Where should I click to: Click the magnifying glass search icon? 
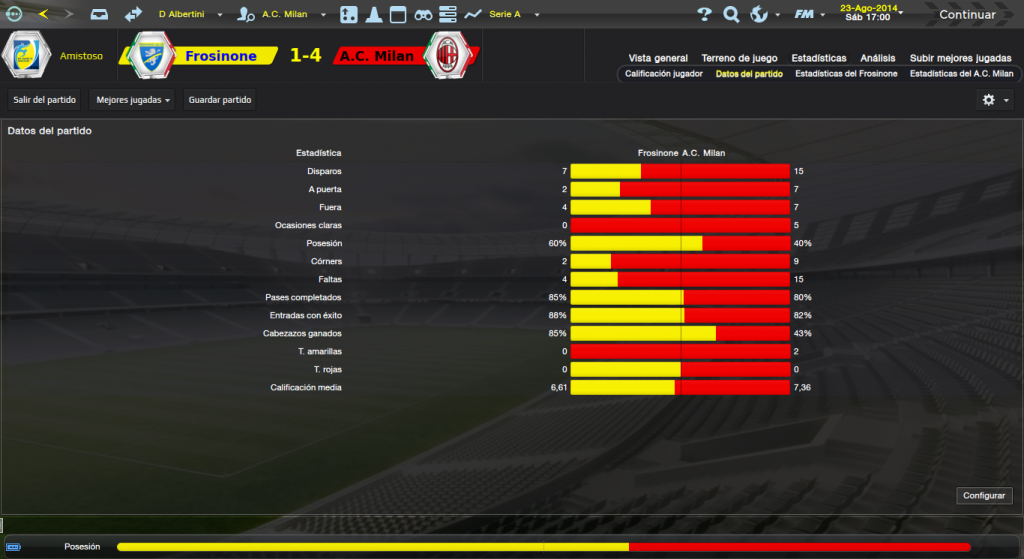coord(731,15)
